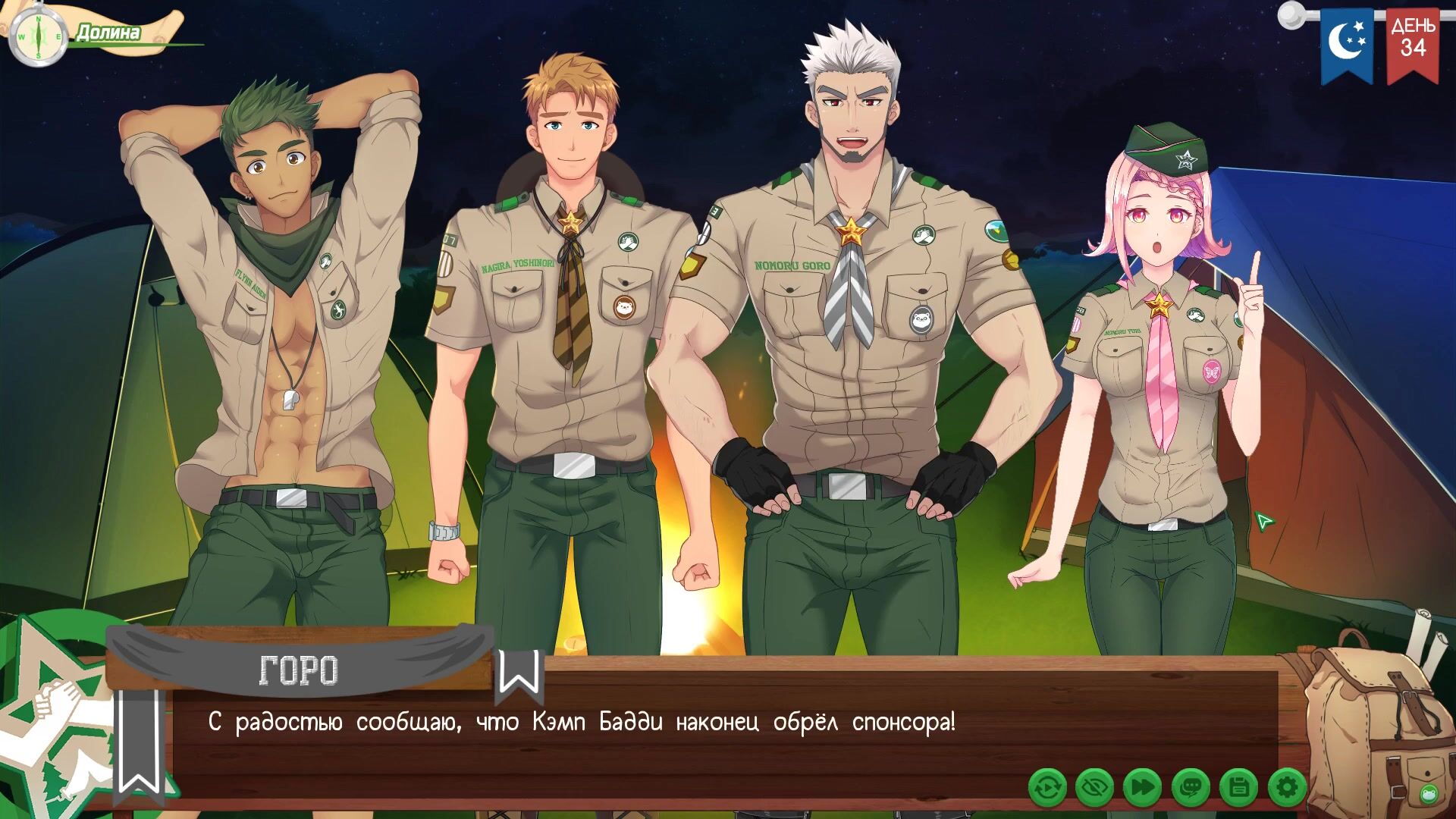Click the compass next to Долина
Viewport: 1456px width, 819px height.
click(x=38, y=36)
